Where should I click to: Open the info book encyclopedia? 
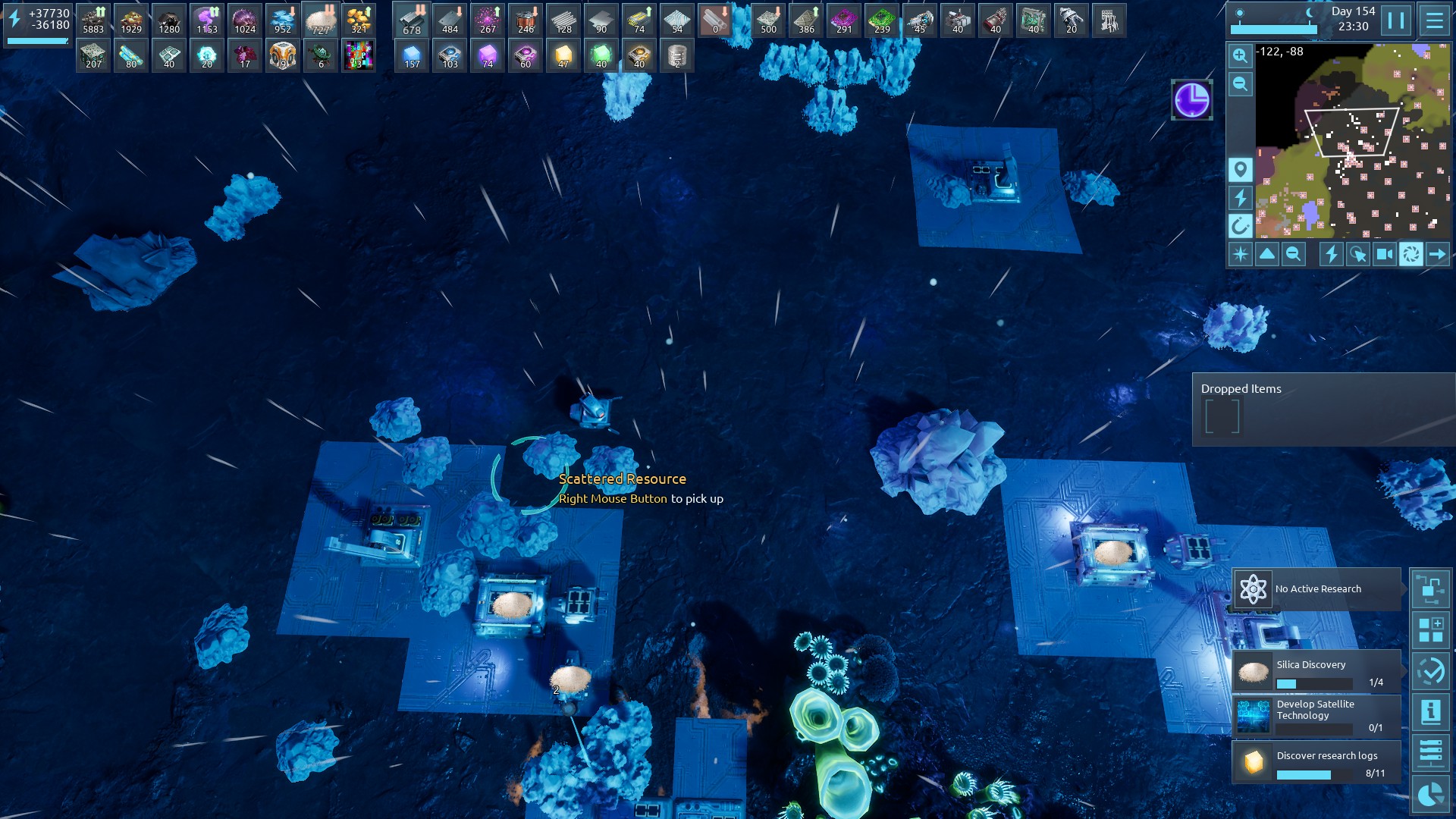(1430, 712)
